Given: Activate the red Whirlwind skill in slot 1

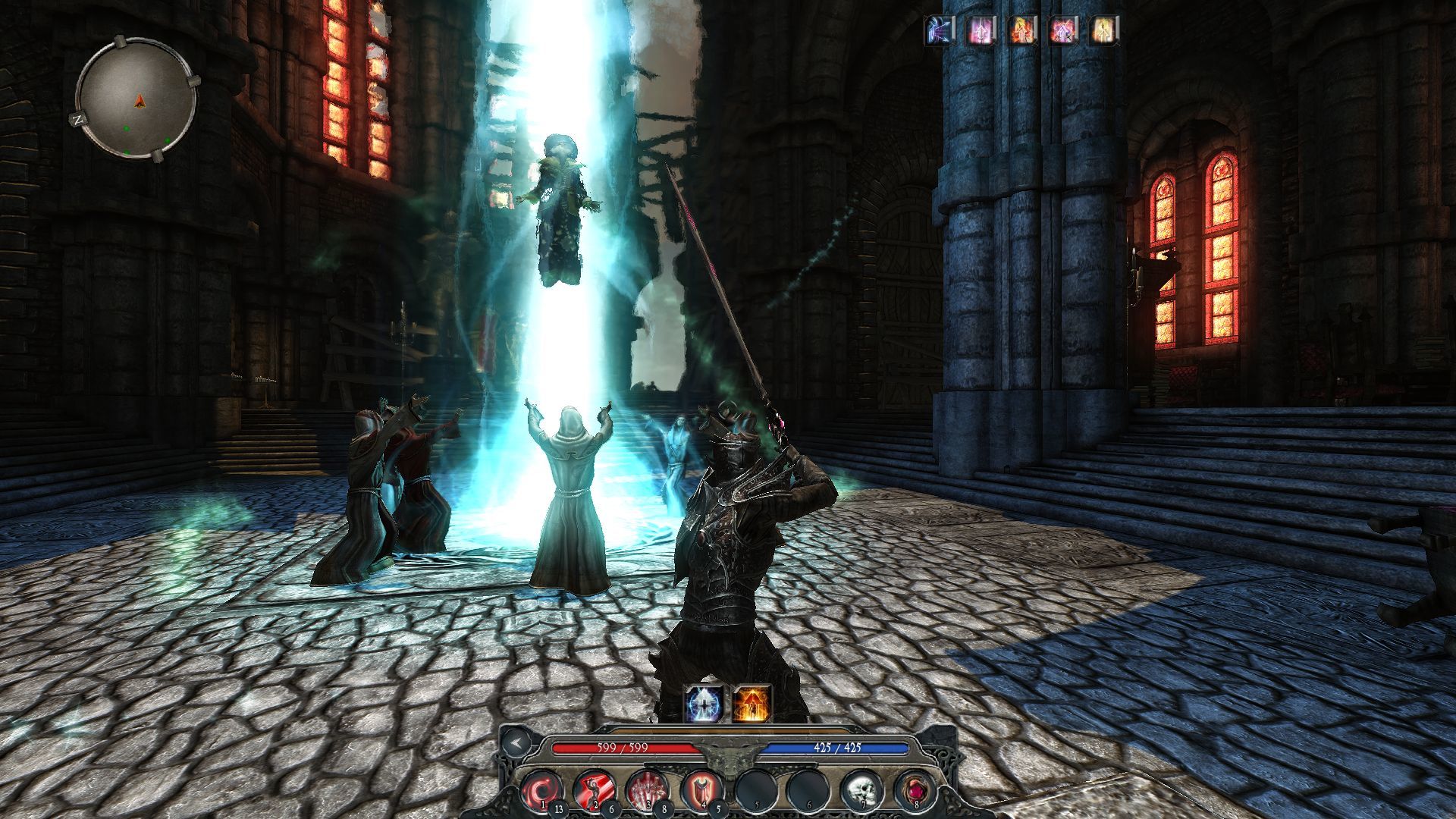Looking at the screenshot, I should pos(540,791).
